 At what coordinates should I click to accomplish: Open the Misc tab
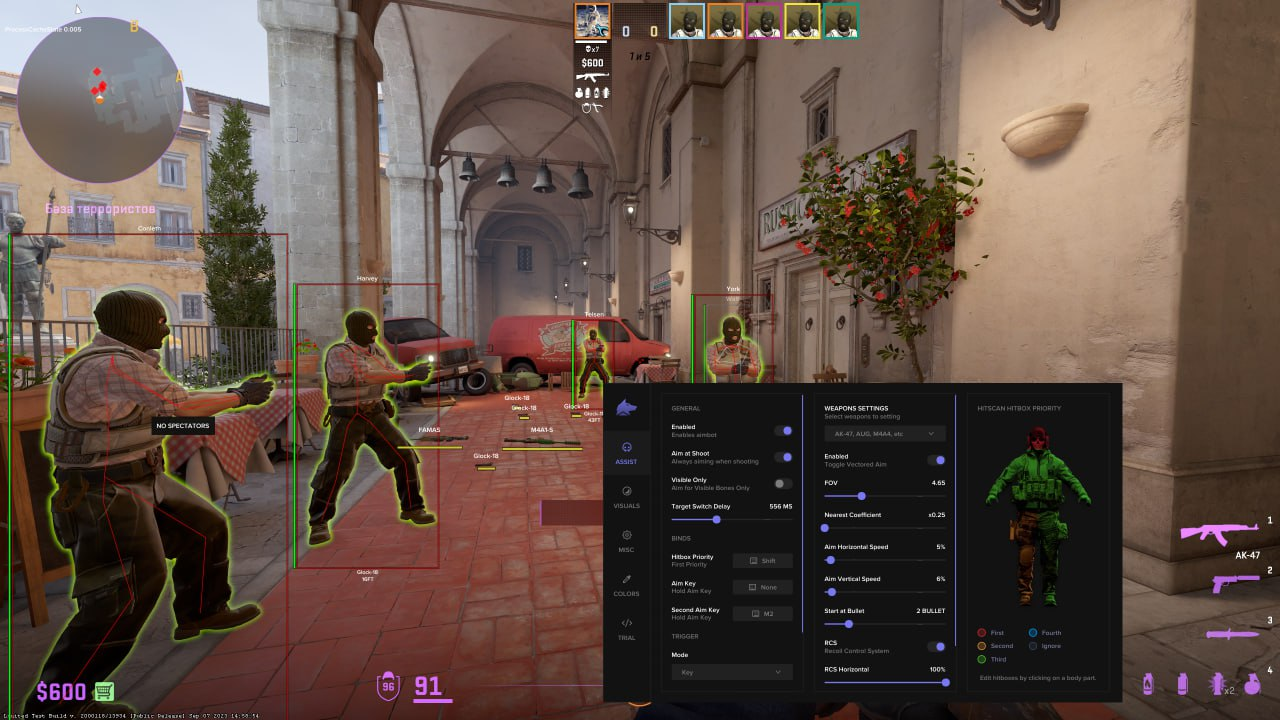coord(626,540)
